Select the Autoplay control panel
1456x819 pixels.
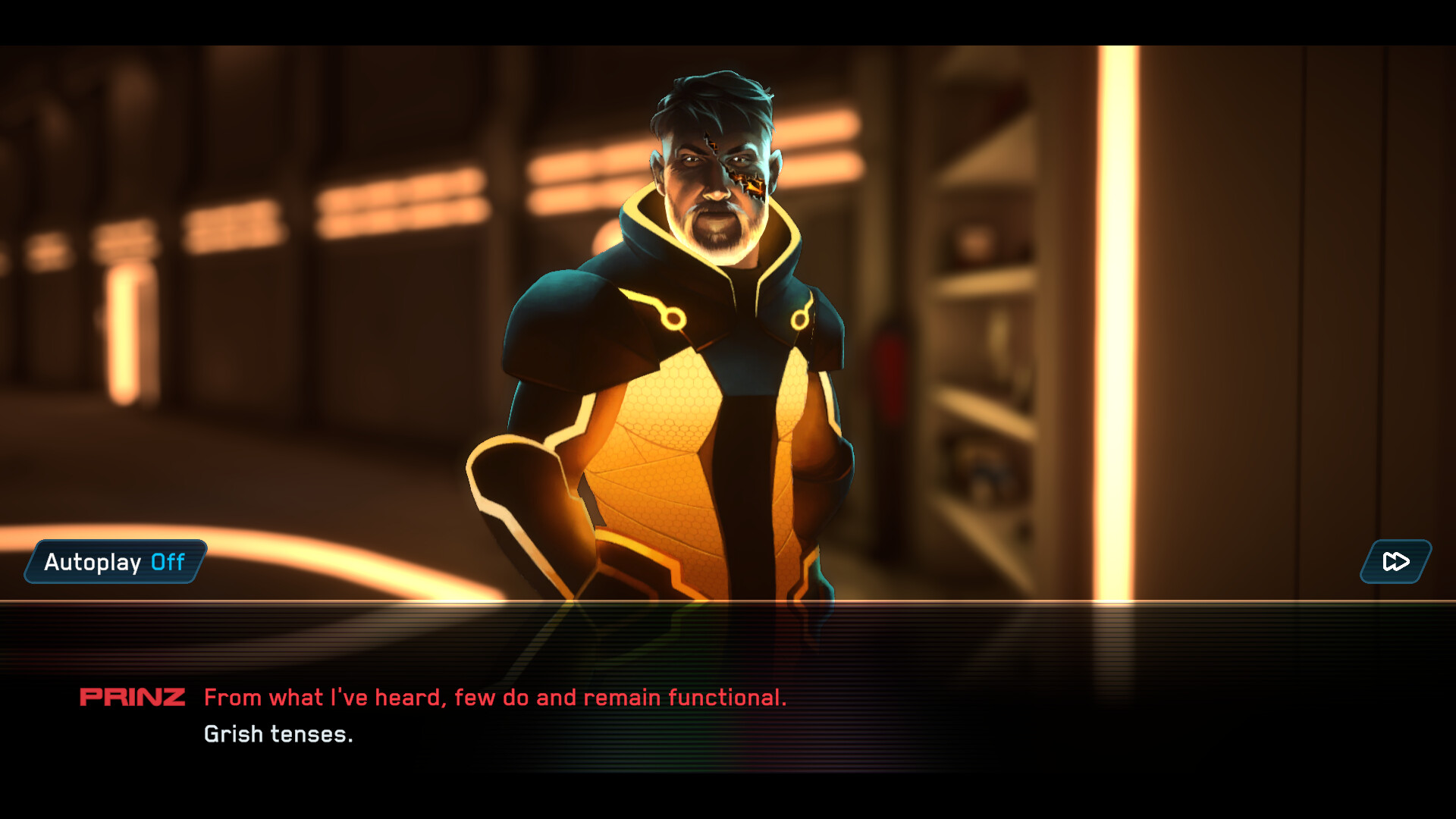[114, 562]
